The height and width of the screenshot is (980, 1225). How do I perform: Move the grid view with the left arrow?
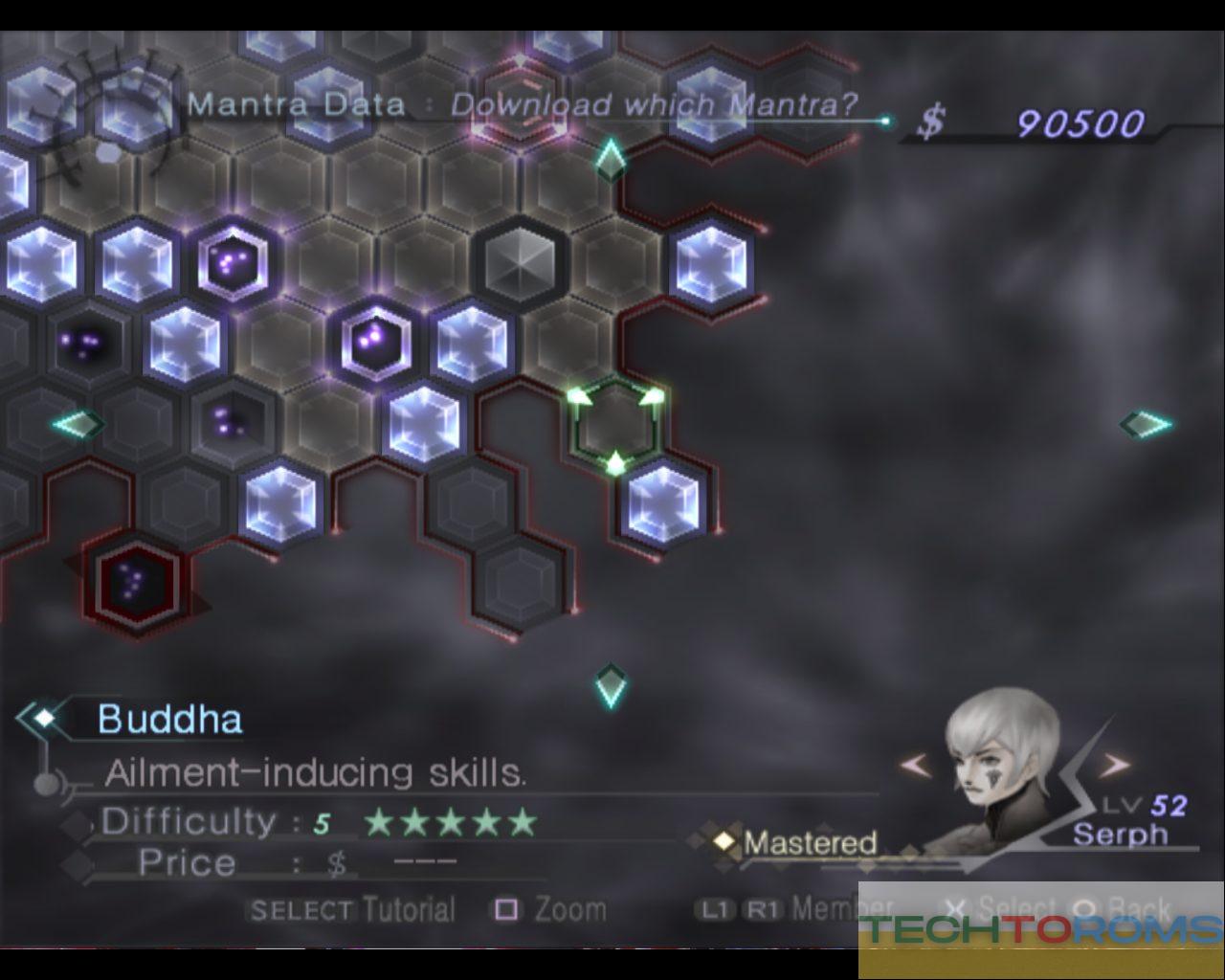coord(78,424)
